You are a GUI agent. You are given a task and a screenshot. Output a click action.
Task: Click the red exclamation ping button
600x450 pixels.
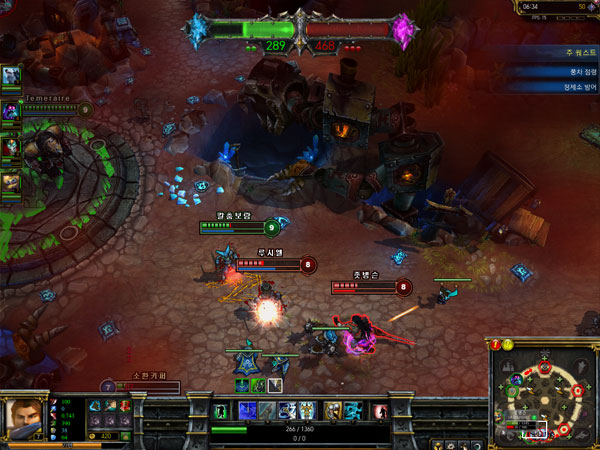[x=495, y=345]
